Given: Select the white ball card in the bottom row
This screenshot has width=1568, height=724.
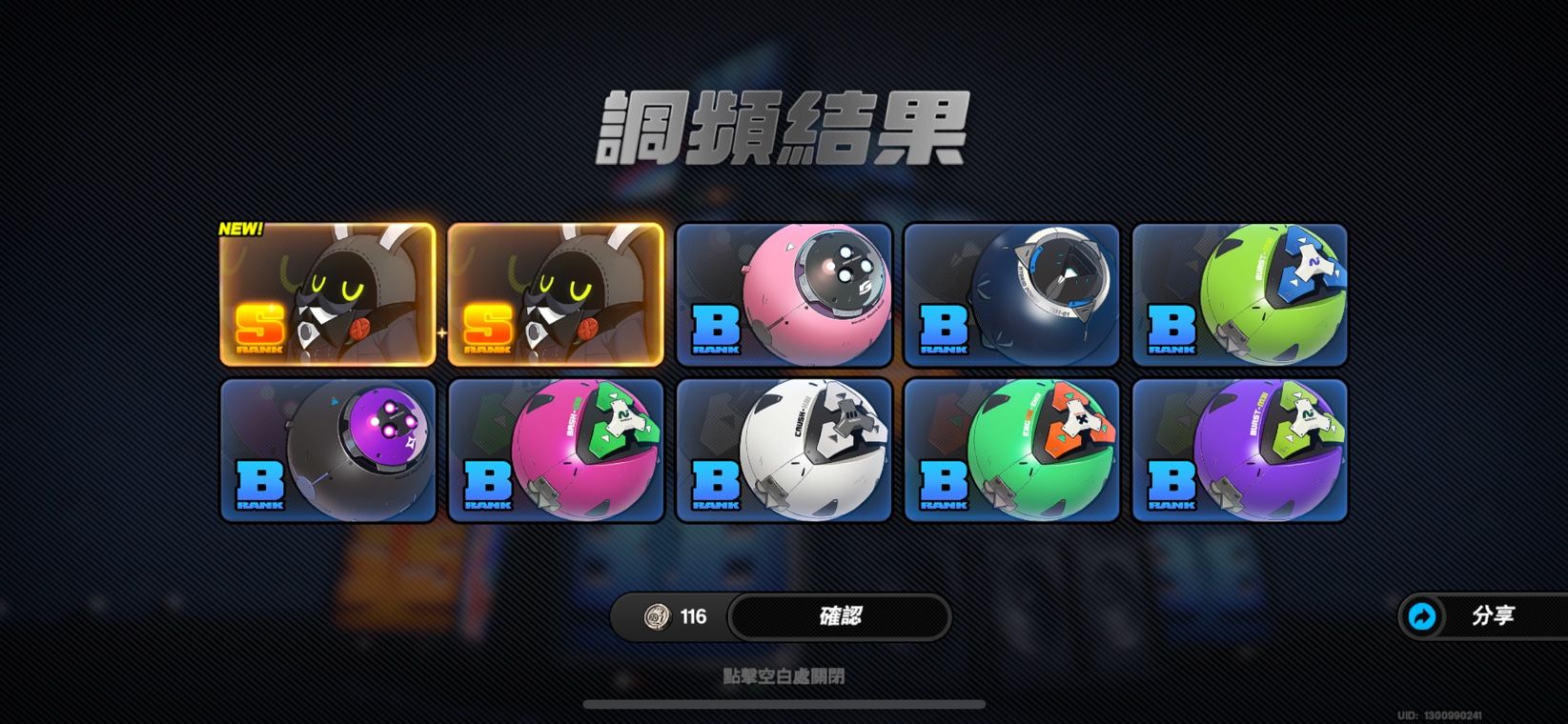Looking at the screenshot, I should click(784, 450).
